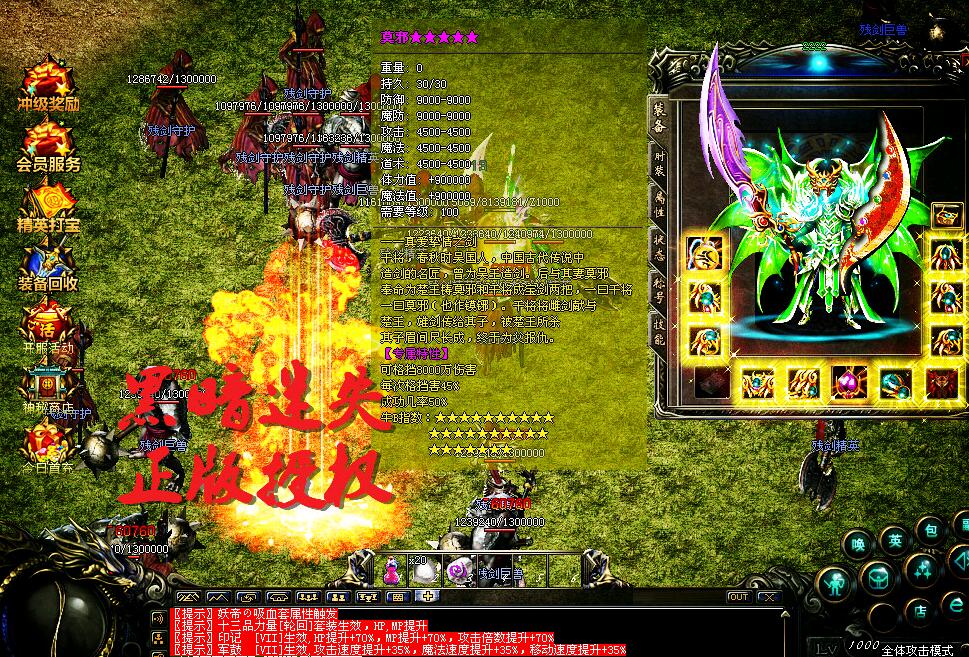969x657 pixels.
Task: Select the 称号 title tab
Action: (x=659, y=292)
